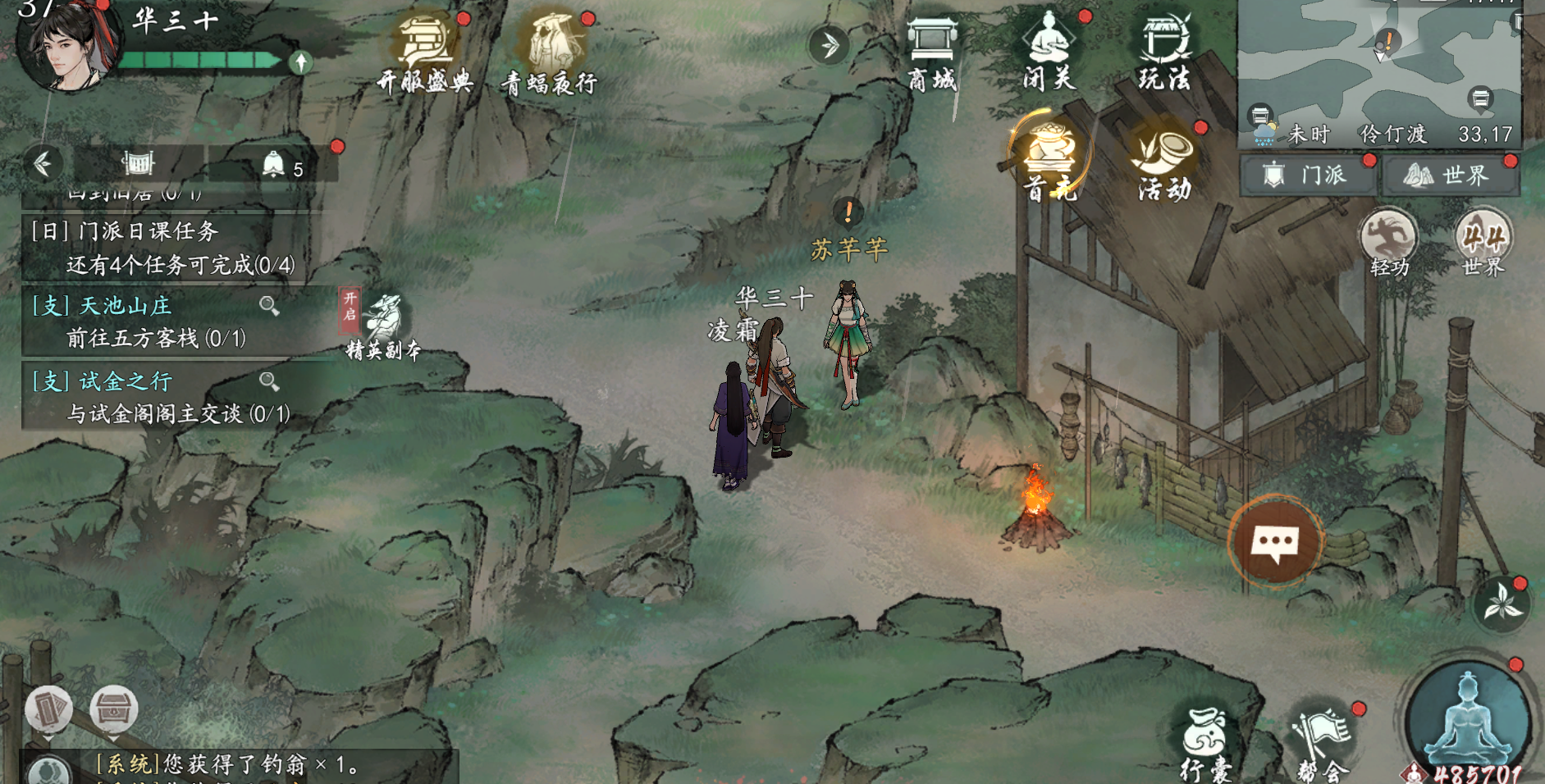Activate the 轻功 lightness skill
Screen dimensions: 1545x784
[x=1389, y=242]
